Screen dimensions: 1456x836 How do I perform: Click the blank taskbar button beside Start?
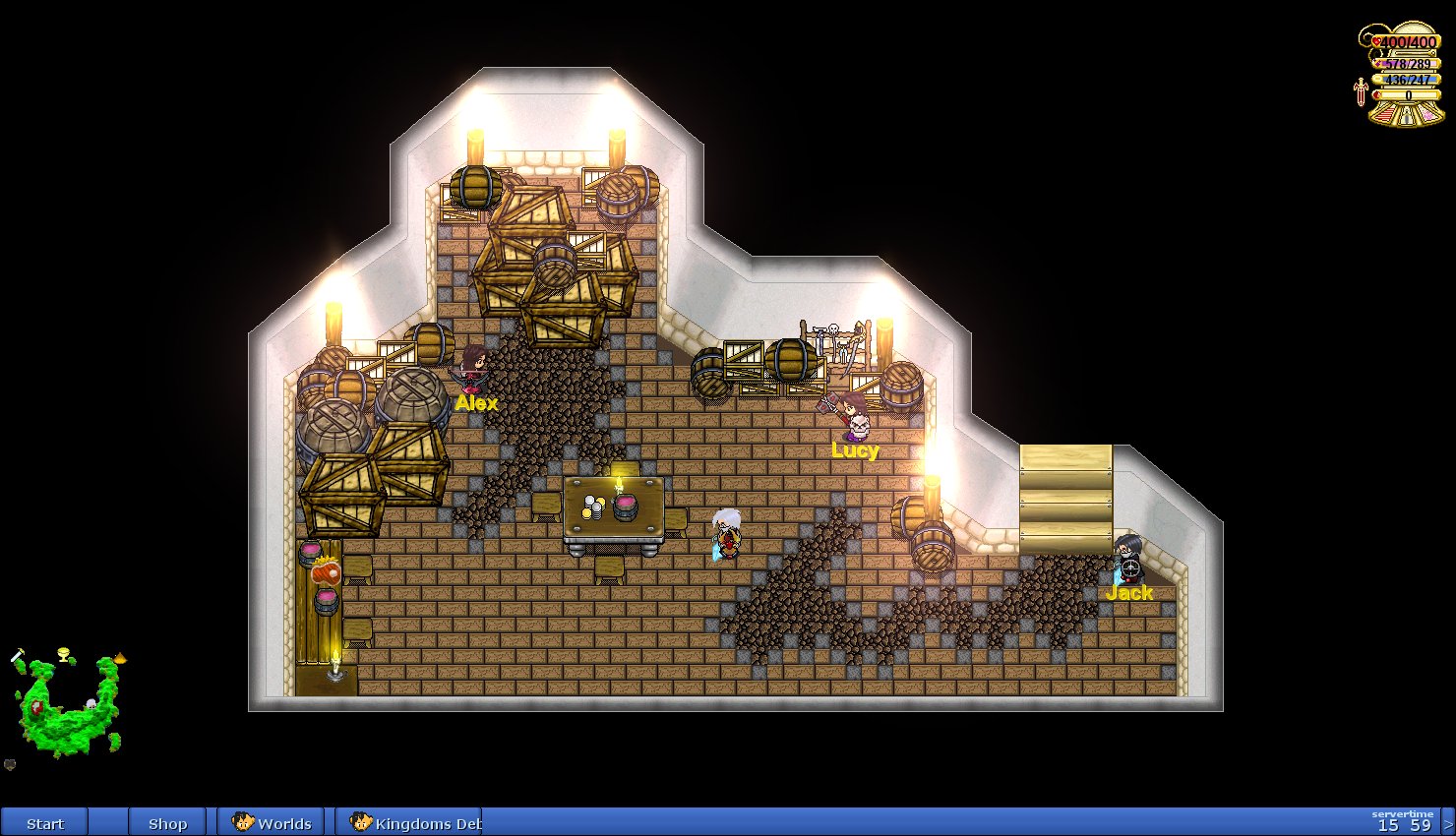point(108,823)
